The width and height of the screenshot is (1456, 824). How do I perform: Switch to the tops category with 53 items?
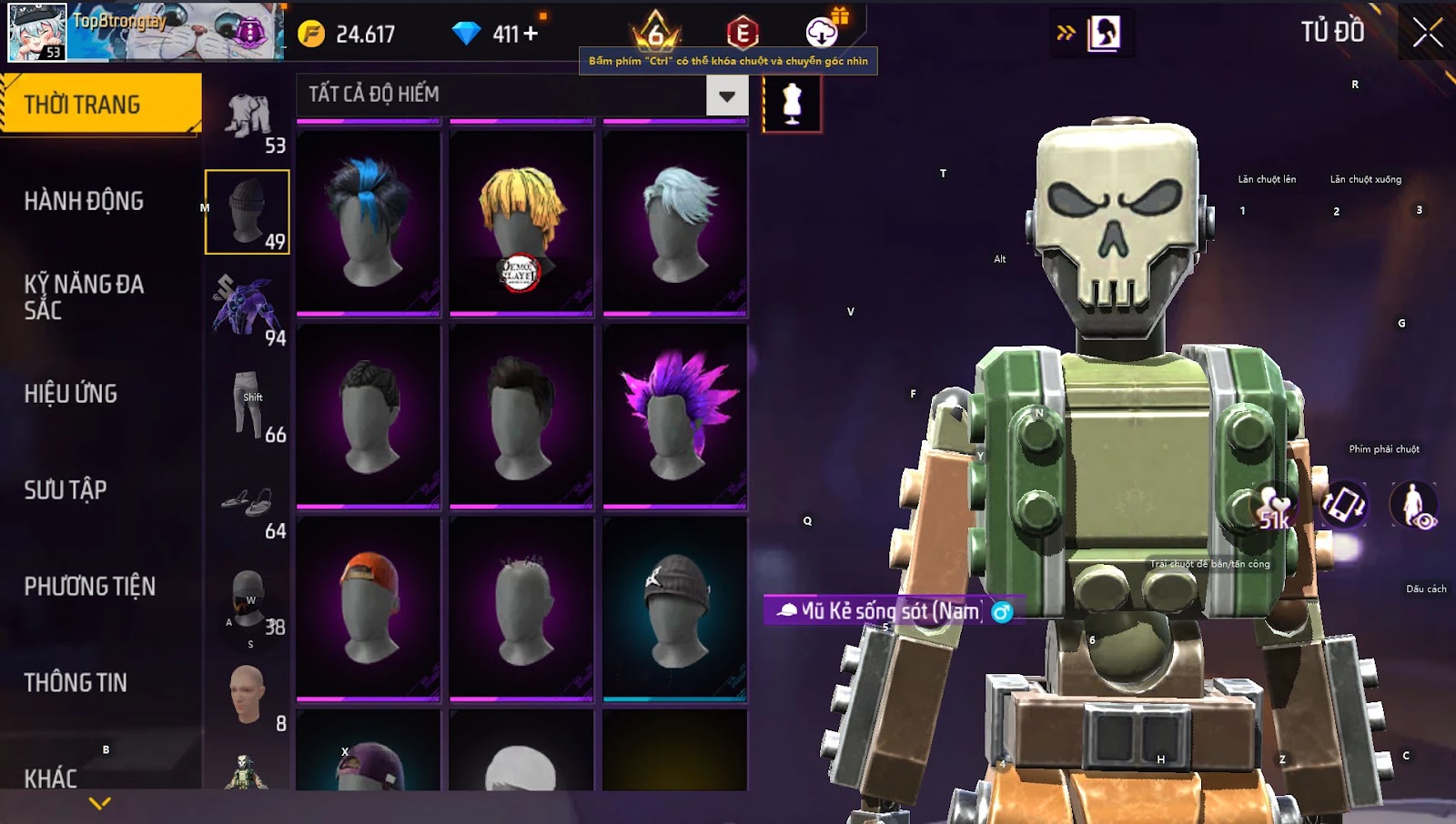[248, 118]
